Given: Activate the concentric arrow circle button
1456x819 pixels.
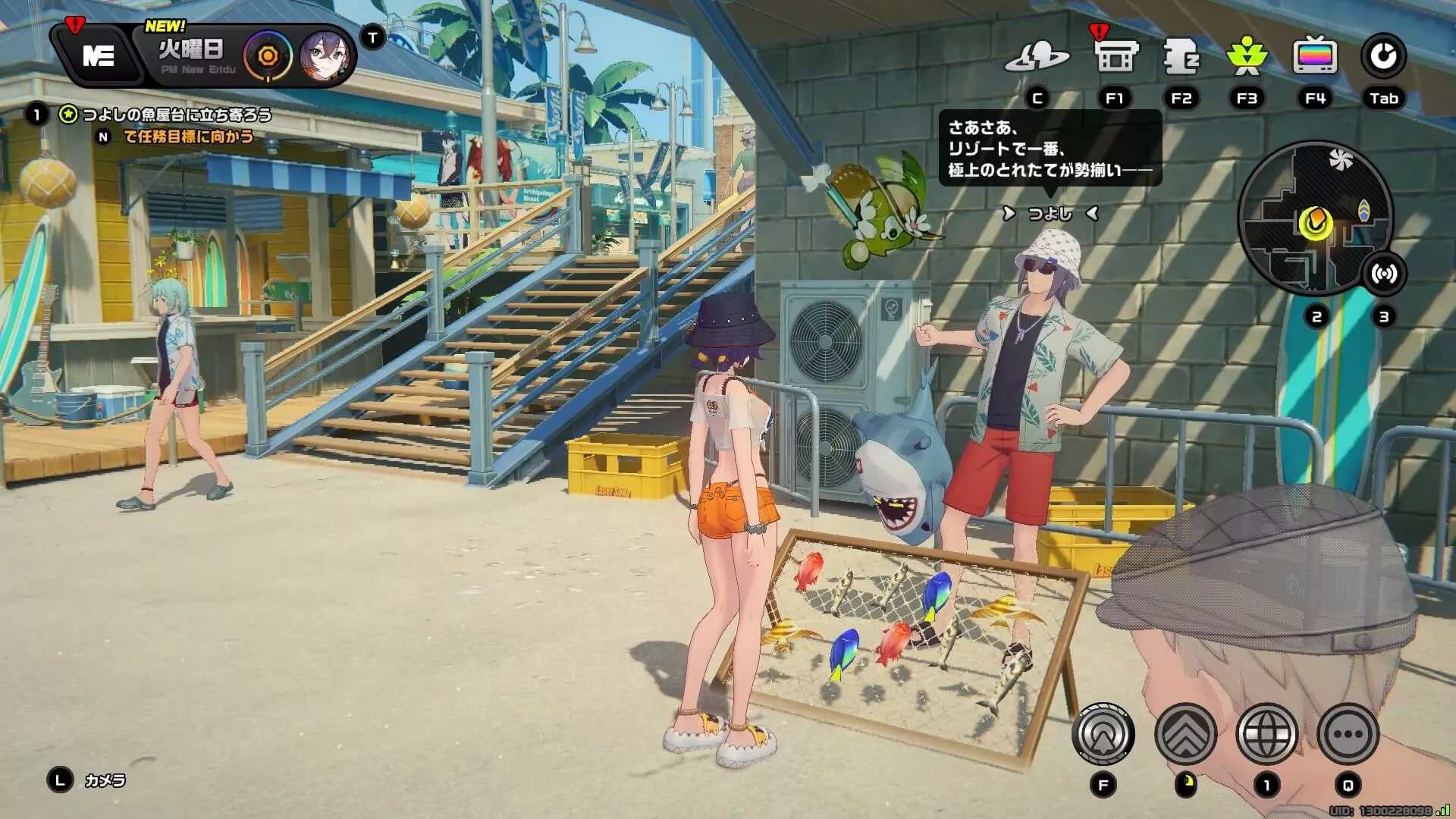Looking at the screenshot, I should [1103, 734].
